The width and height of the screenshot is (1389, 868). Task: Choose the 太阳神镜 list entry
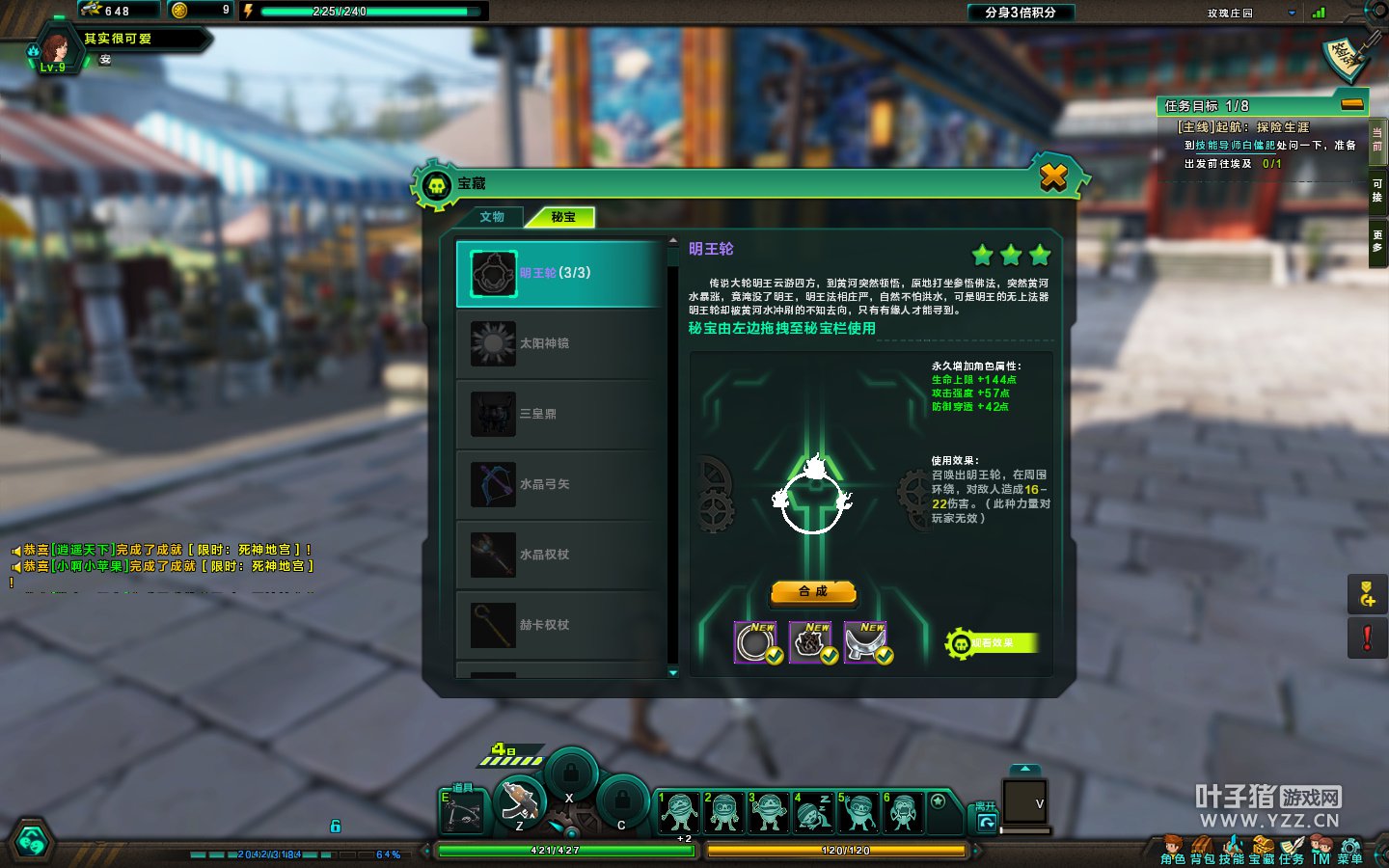[559, 343]
